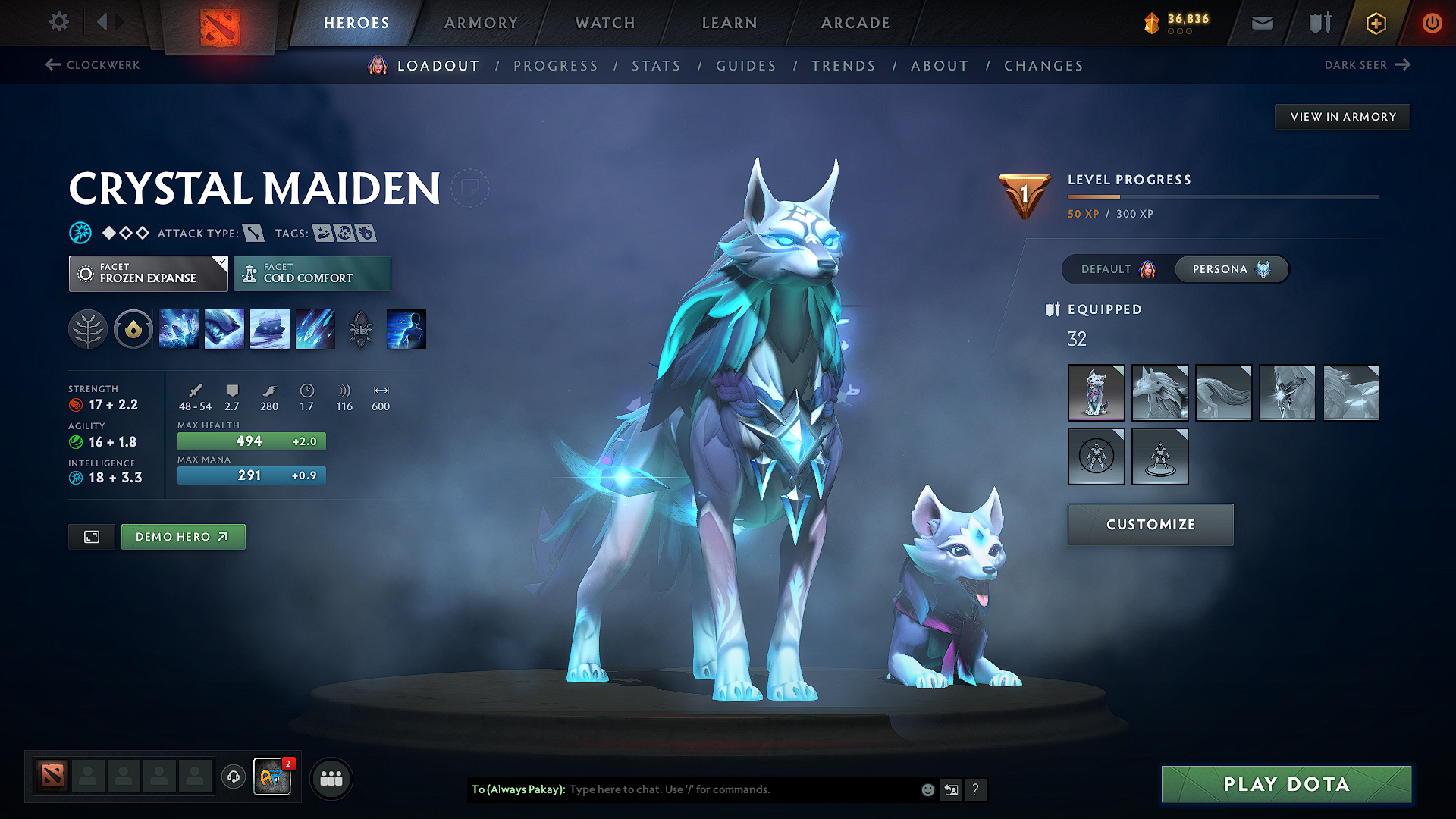1456x819 pixels.
Task: Switch to the Default hero model
Action: click(1118, 269)
